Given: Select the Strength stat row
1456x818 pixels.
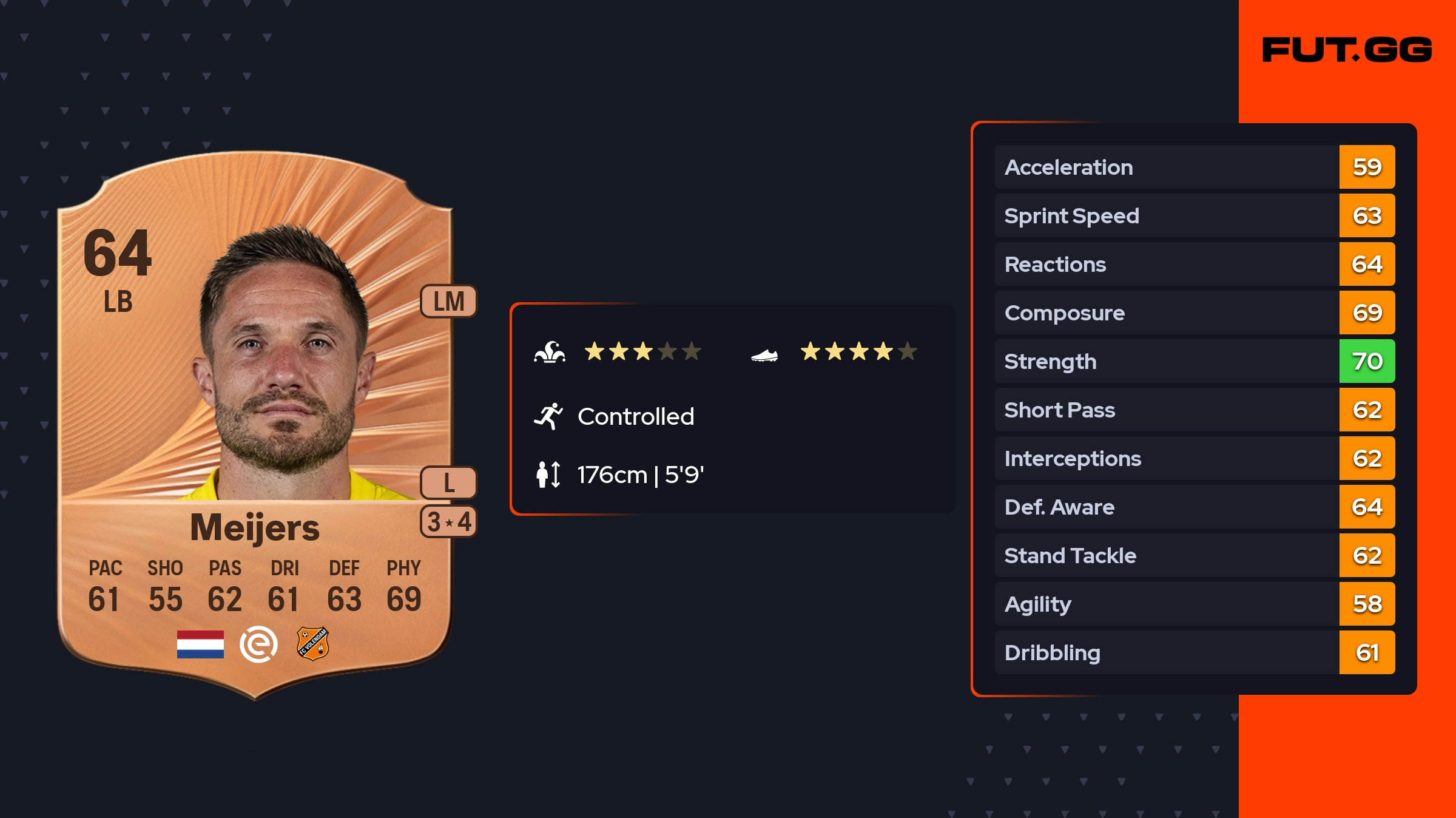Looking at the screenshot, I should tap(1194, 362).
